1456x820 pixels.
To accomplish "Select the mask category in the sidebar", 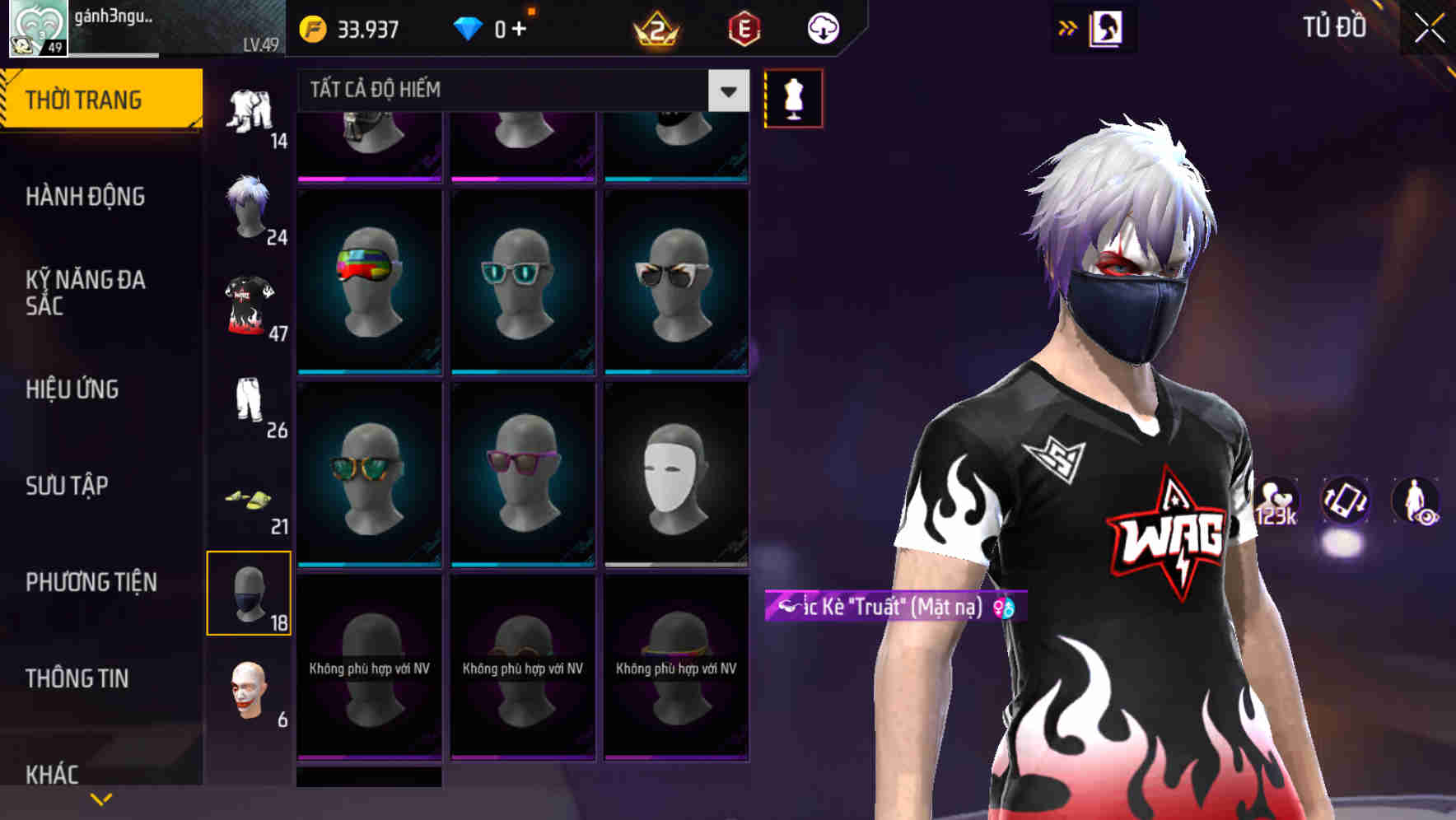I will point(250,593).
